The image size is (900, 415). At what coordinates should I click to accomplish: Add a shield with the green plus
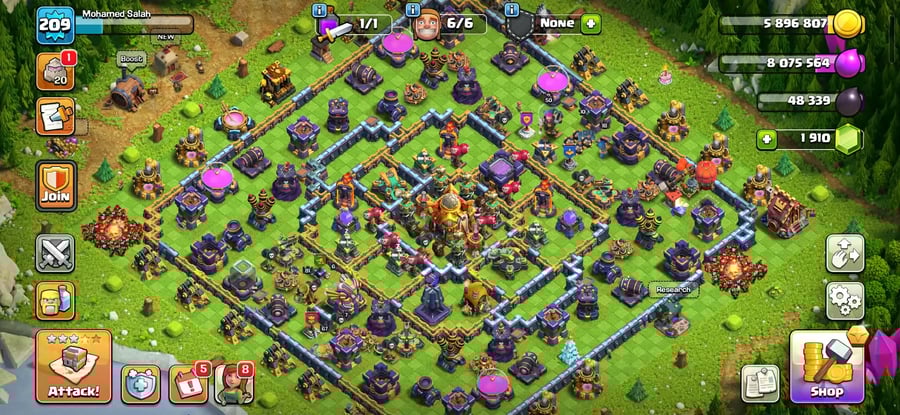click(x=591, y=23)
